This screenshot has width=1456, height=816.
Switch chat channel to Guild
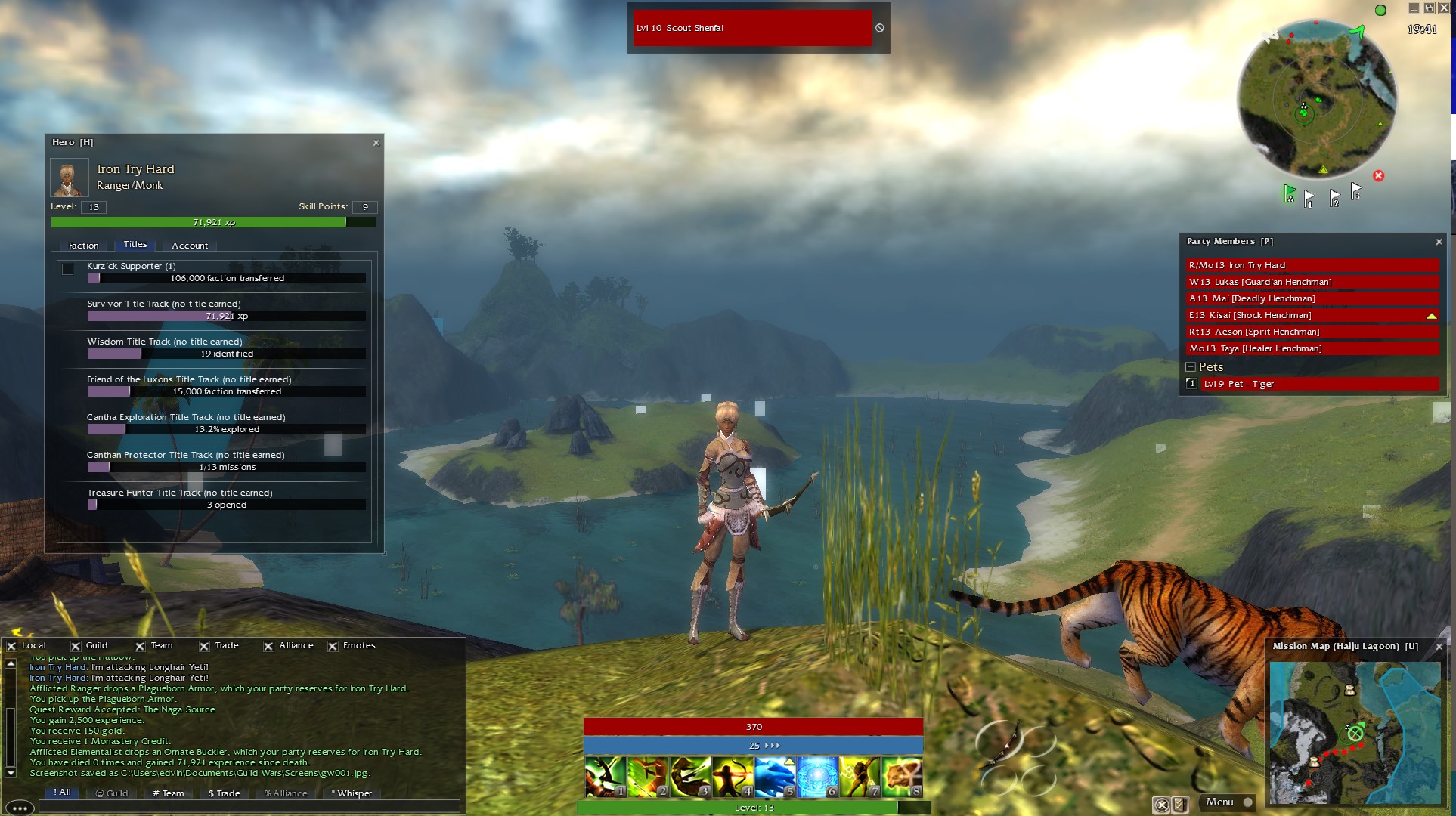click(x=112, y=793)
